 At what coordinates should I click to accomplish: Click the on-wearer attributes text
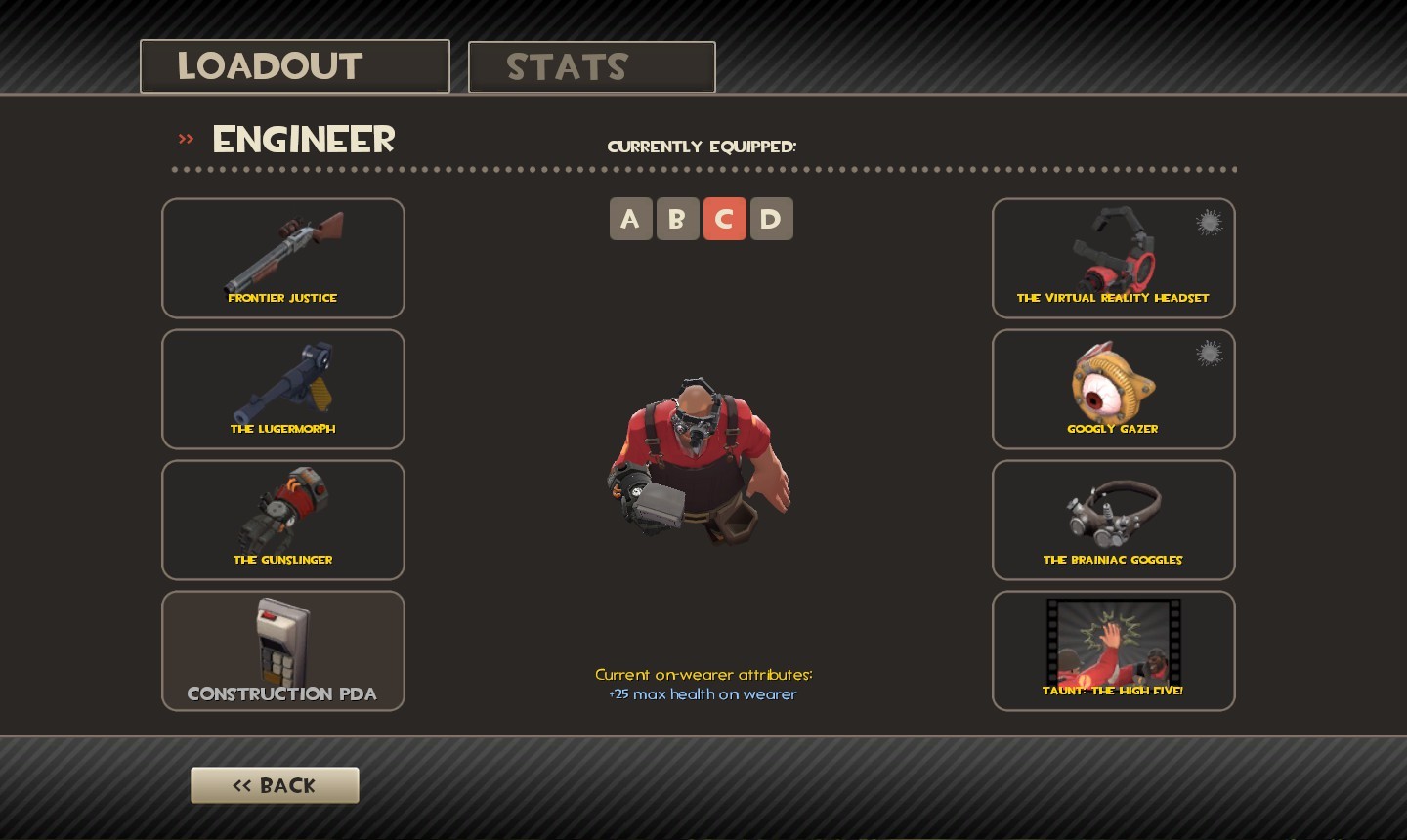coord(703,684)
